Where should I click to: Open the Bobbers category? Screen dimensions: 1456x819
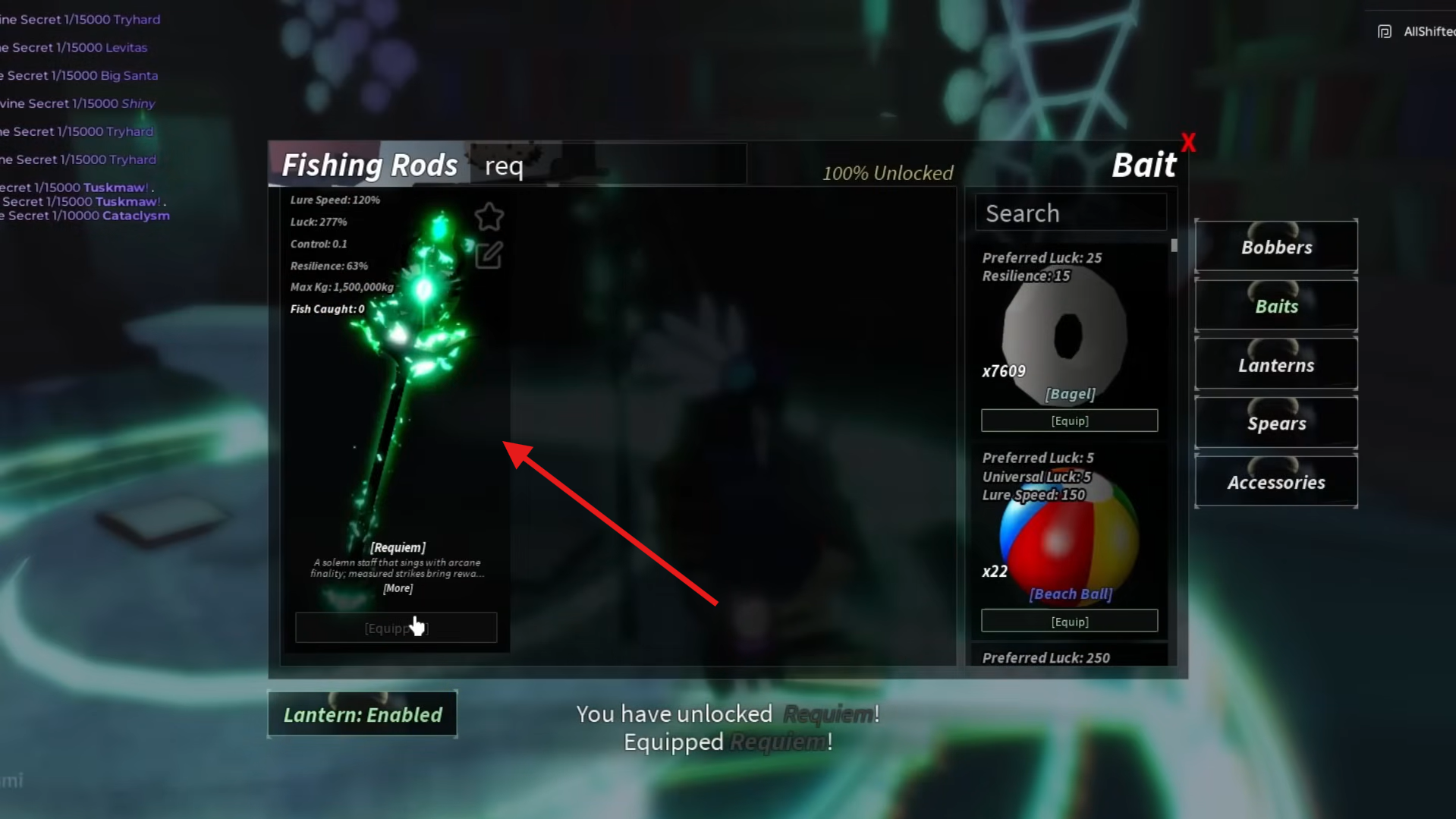[x=1276, y=246]
